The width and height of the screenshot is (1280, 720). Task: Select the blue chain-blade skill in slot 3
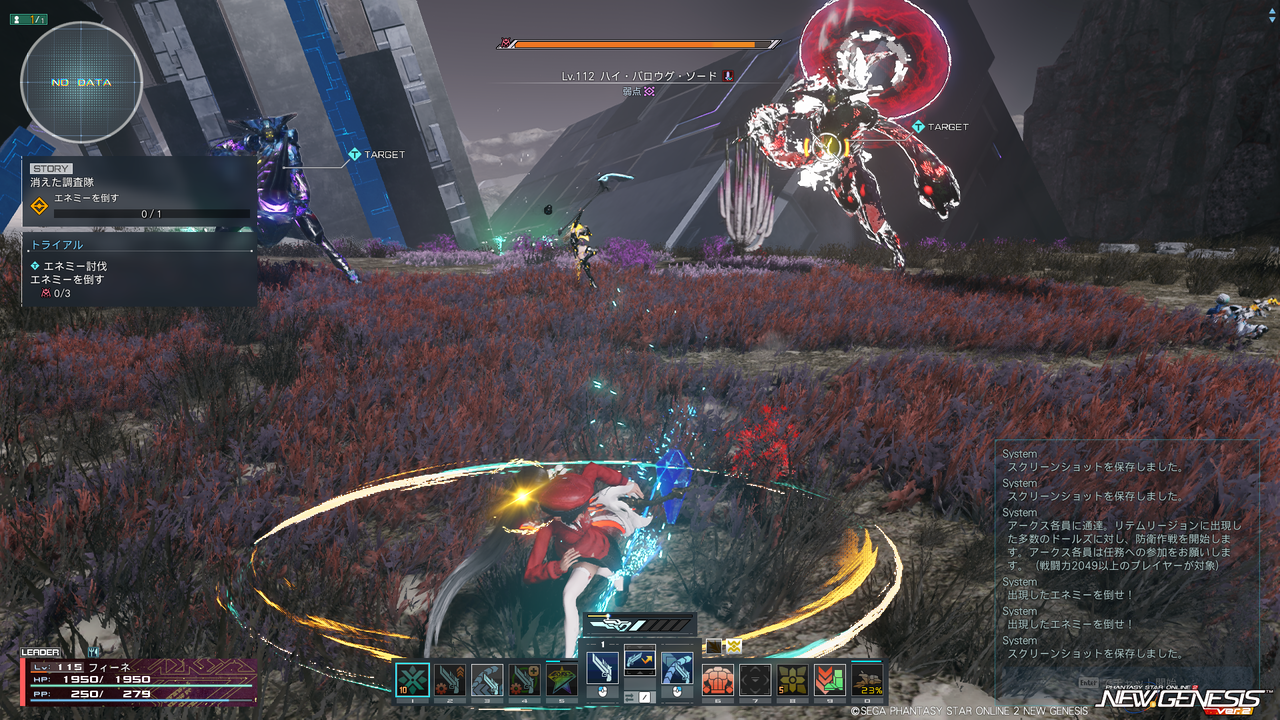487,680
